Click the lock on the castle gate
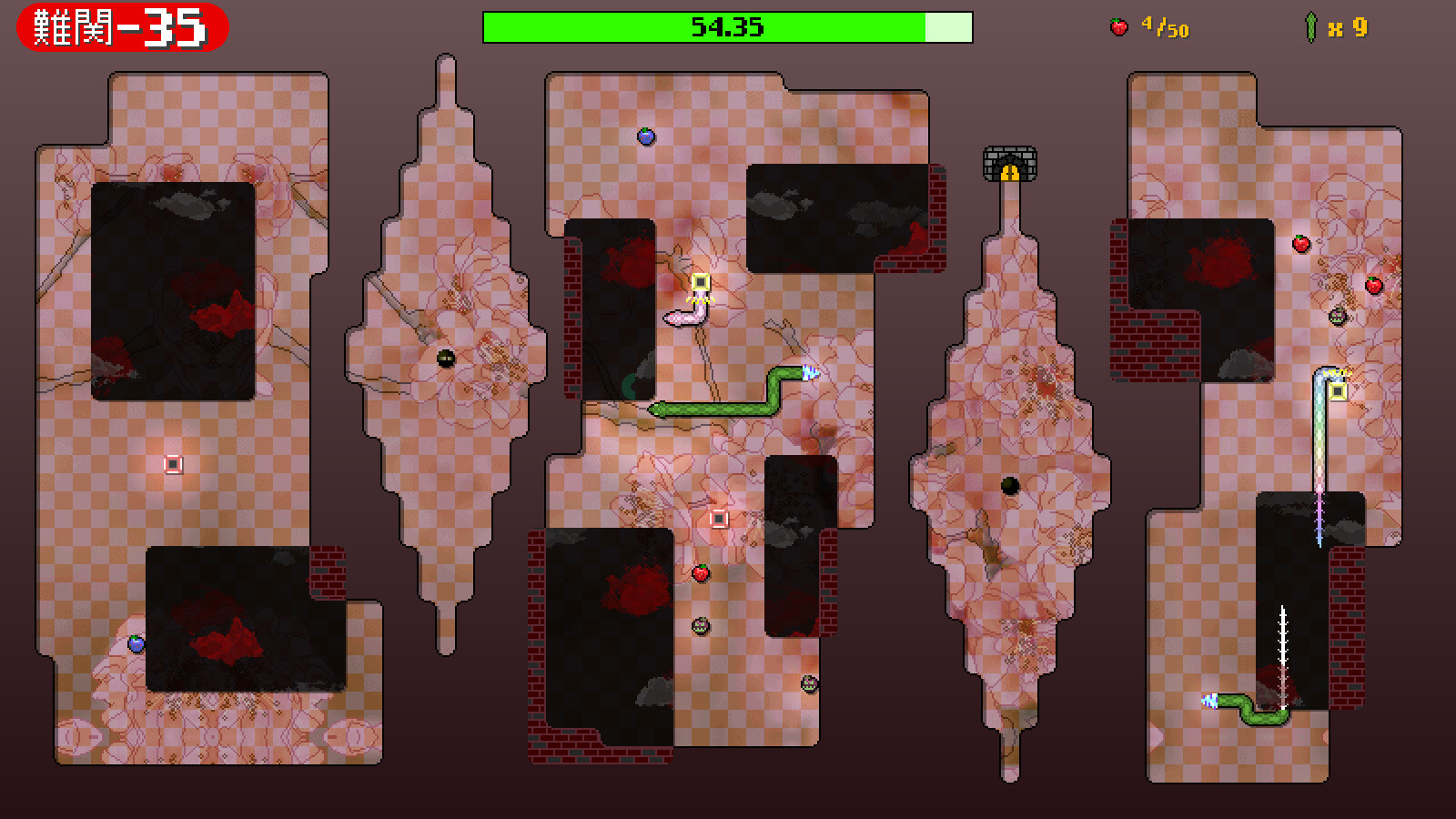 pos(1010,173)
